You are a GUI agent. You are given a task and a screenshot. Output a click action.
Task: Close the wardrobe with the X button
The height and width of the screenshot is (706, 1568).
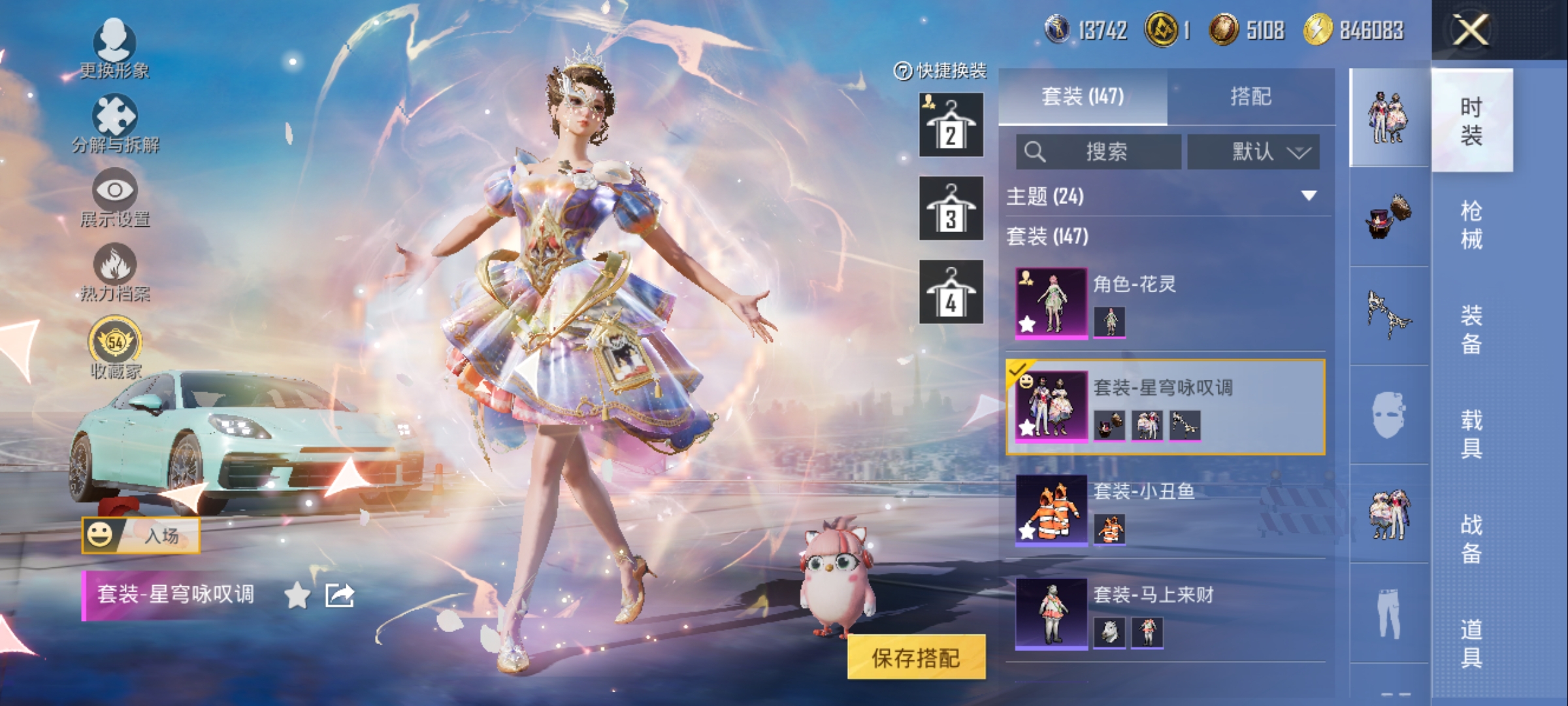(1470, 30)
